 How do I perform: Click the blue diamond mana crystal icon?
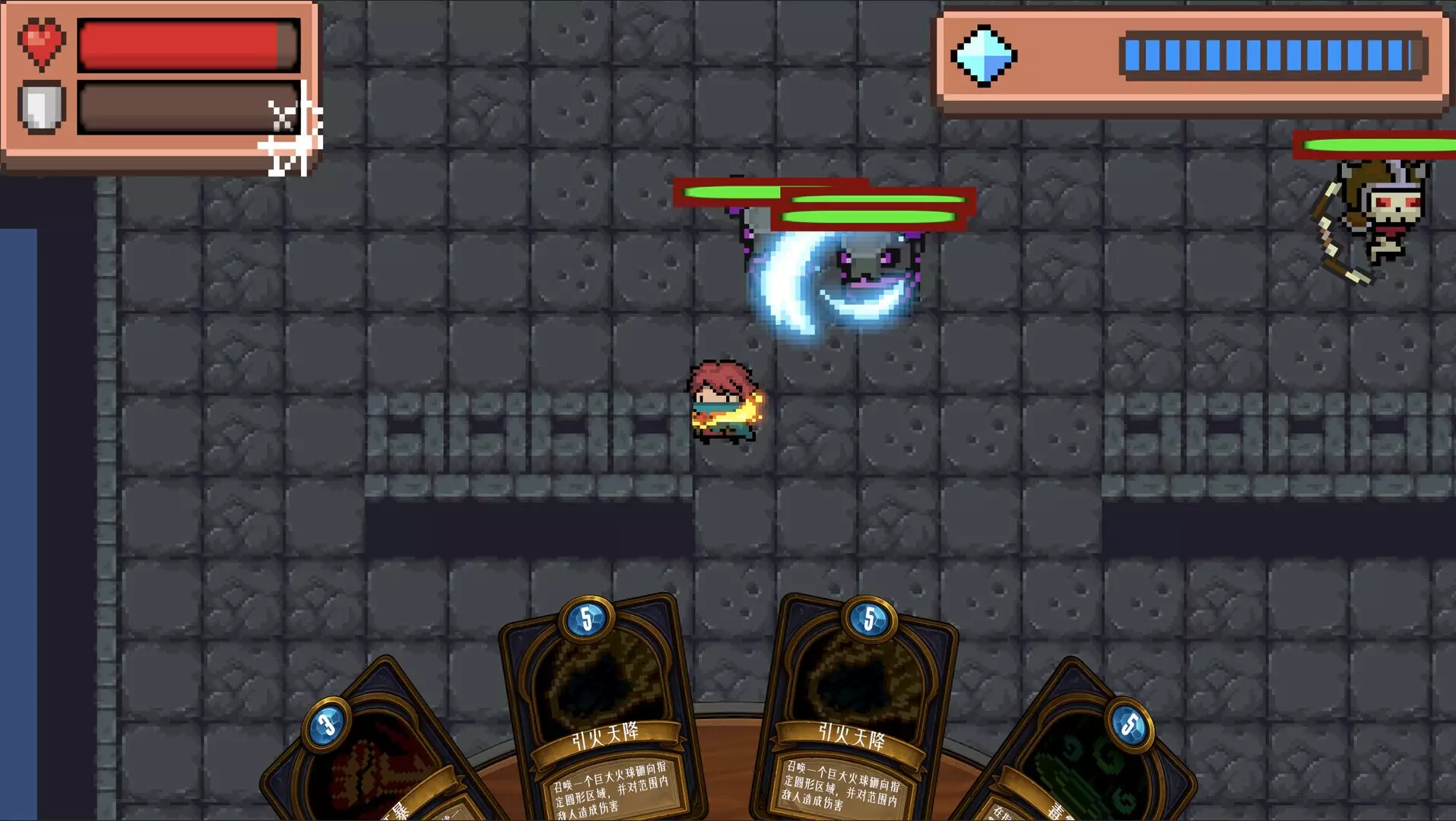[x=985, y=55]
